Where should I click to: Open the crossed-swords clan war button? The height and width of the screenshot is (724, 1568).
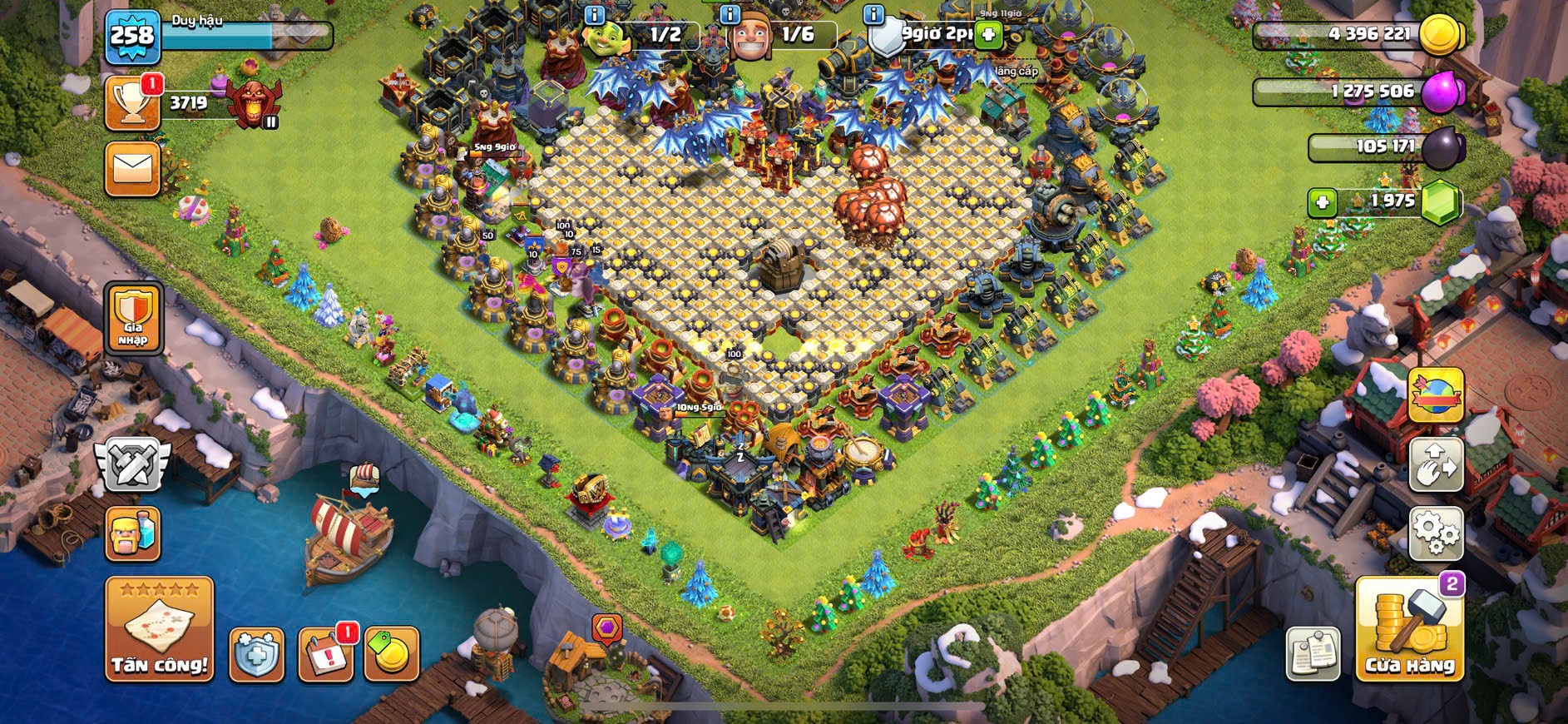(132, 464)
